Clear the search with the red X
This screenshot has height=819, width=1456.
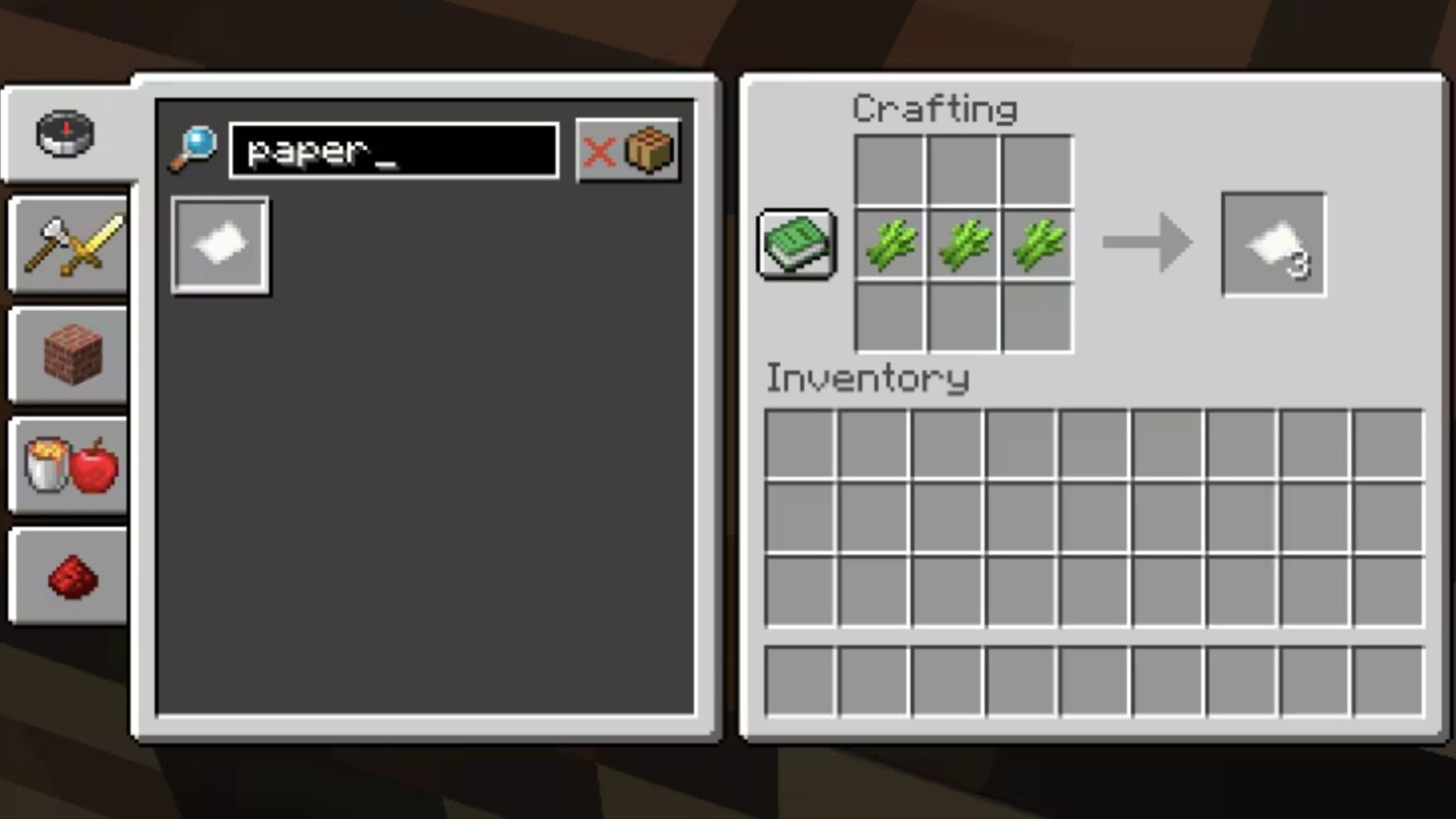point(599,152)
